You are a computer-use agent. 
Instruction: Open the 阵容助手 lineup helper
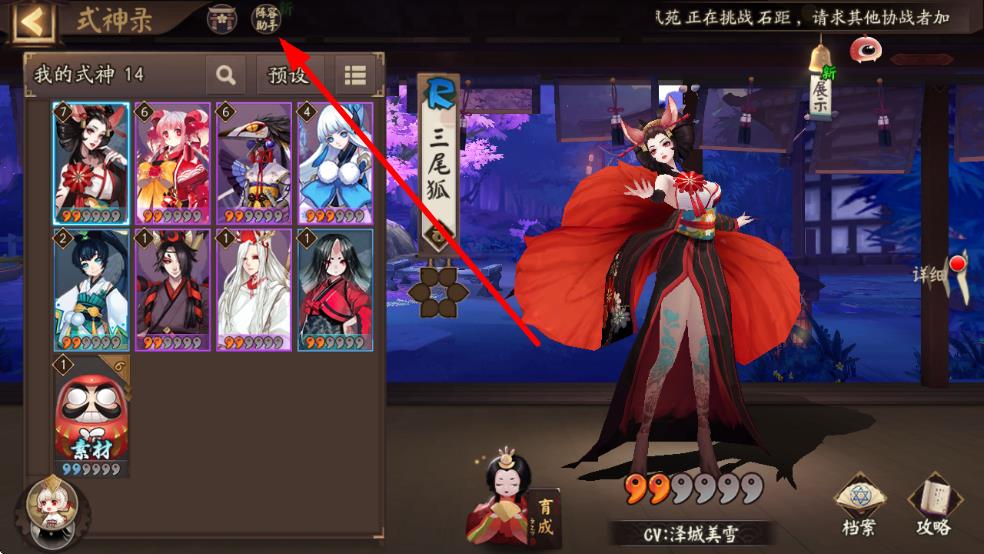pos(266,18)
